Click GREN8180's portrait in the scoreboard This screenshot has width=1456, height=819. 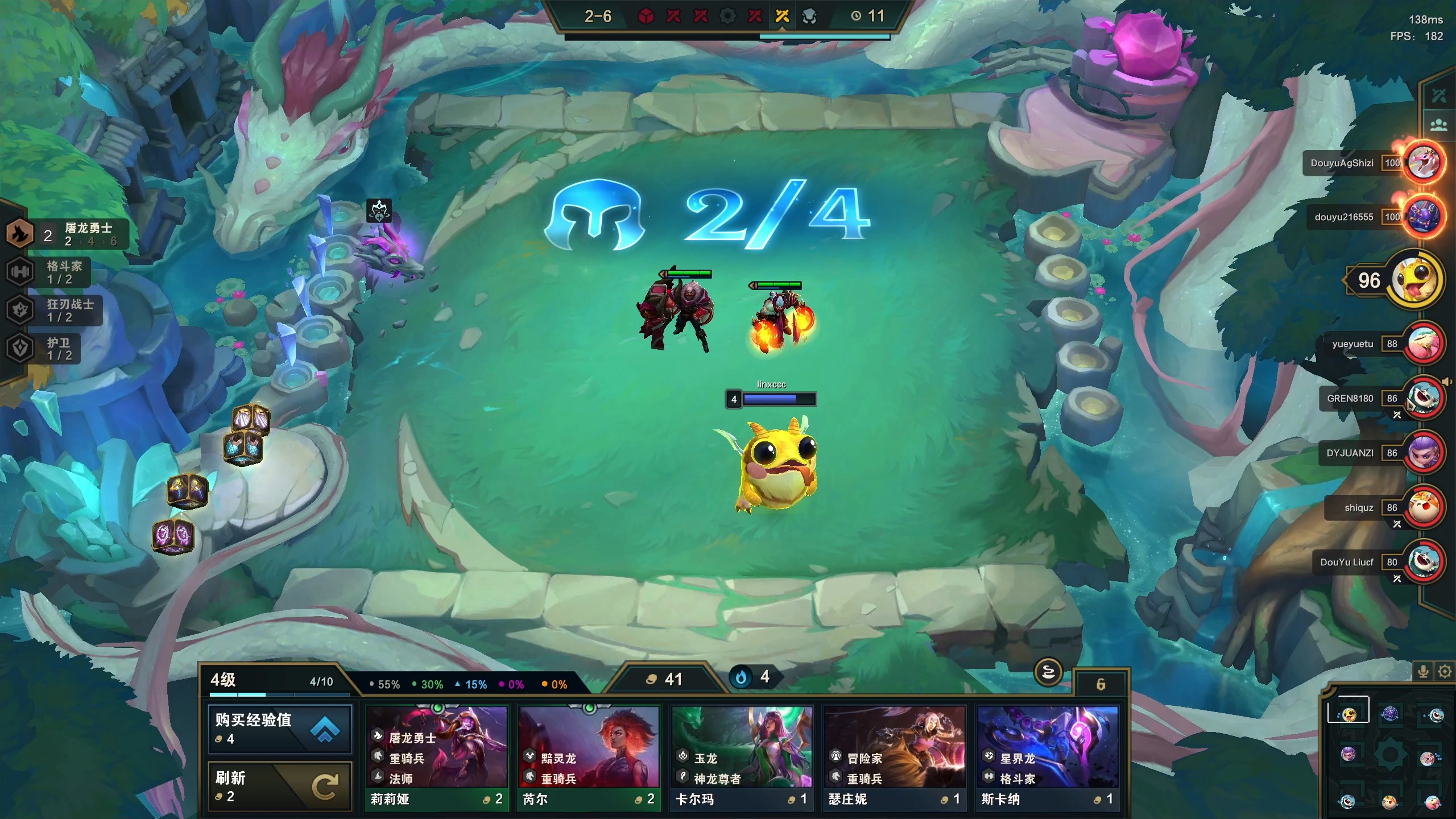point(1423,398)
